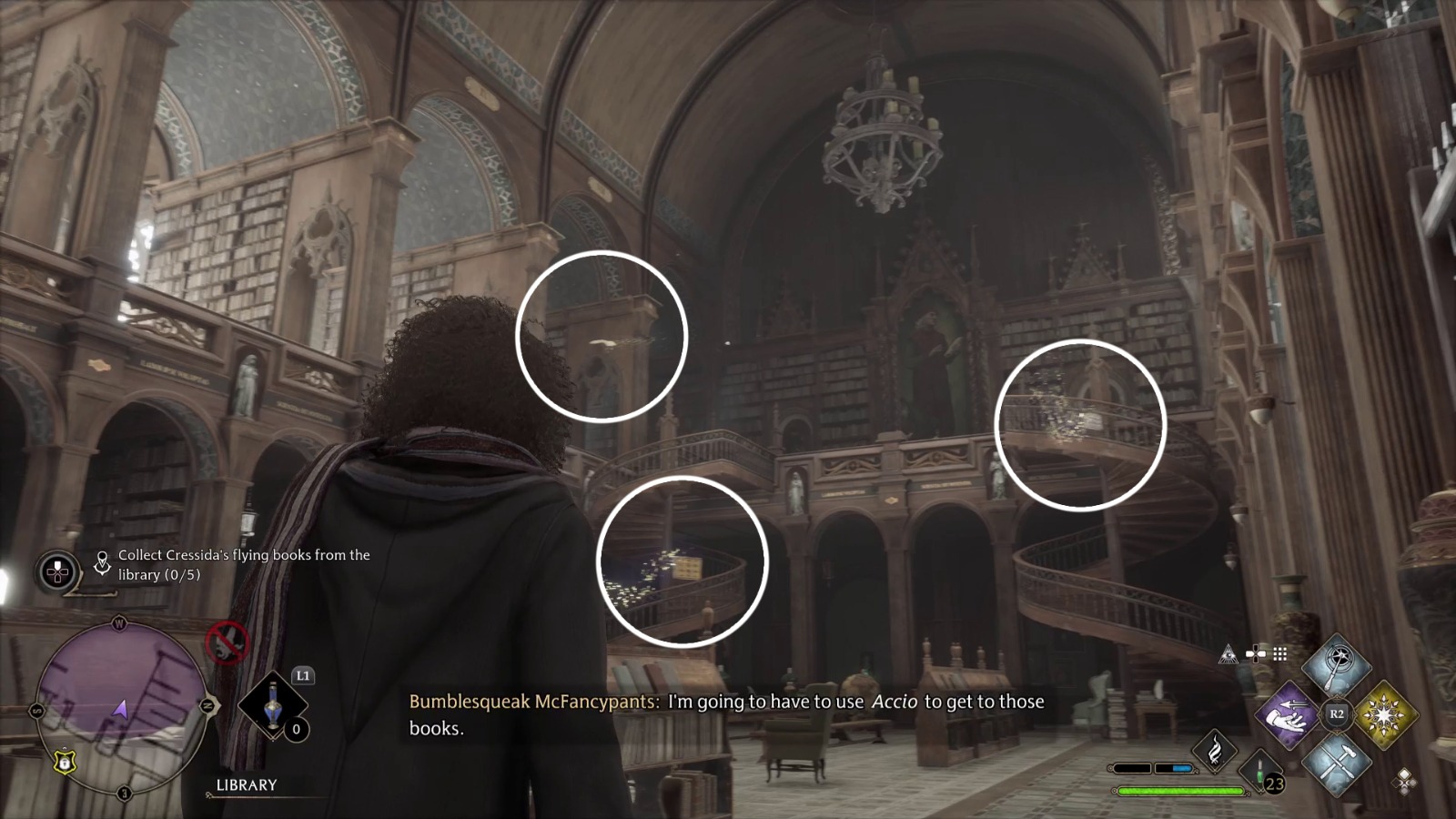
Task: Click the LIBRARY location label
Action: 246,784
